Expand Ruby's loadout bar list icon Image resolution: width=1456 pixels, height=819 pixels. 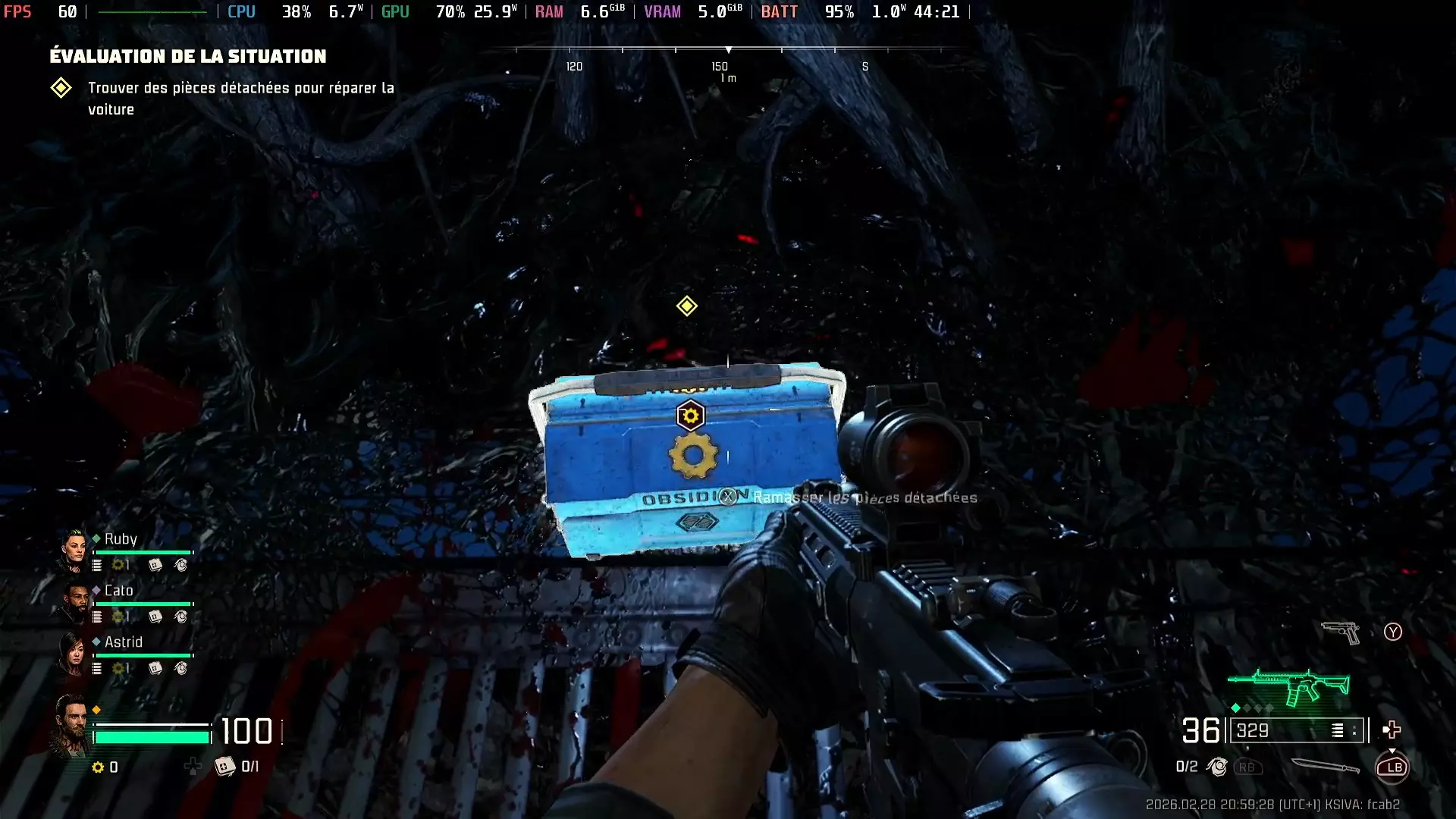97,566
